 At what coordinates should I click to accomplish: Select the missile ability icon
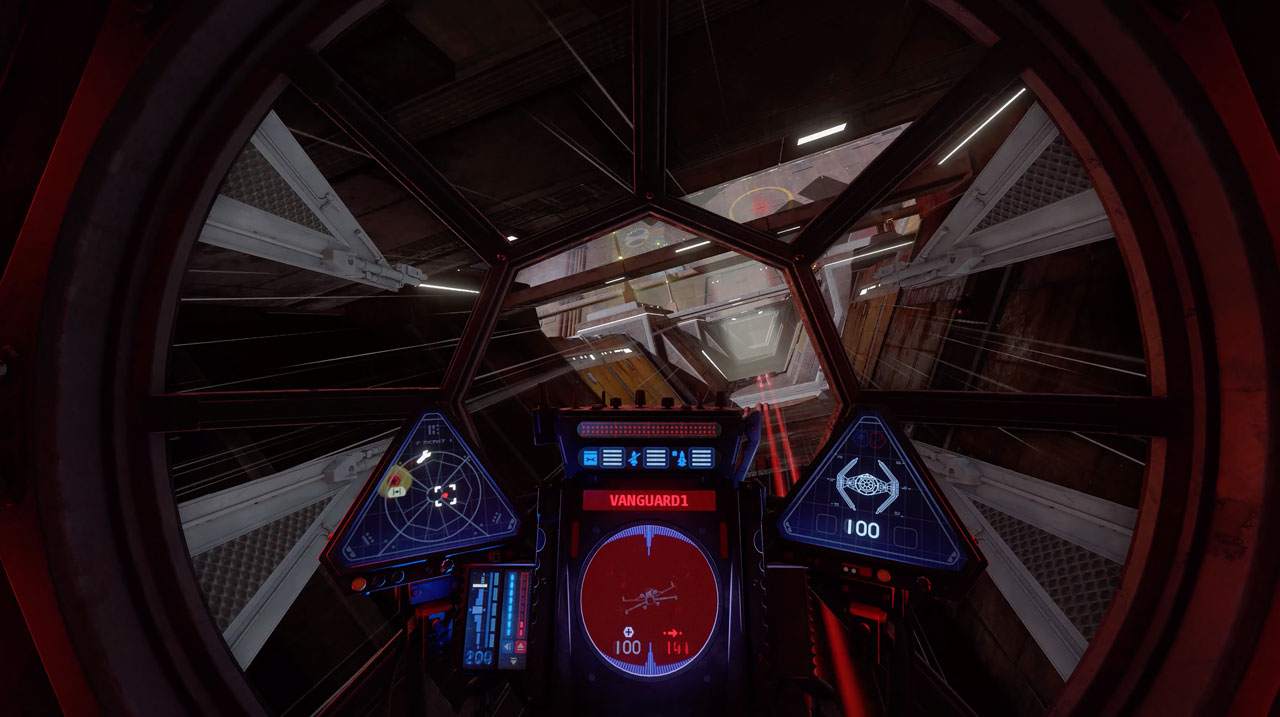click(x=680, y=459)
